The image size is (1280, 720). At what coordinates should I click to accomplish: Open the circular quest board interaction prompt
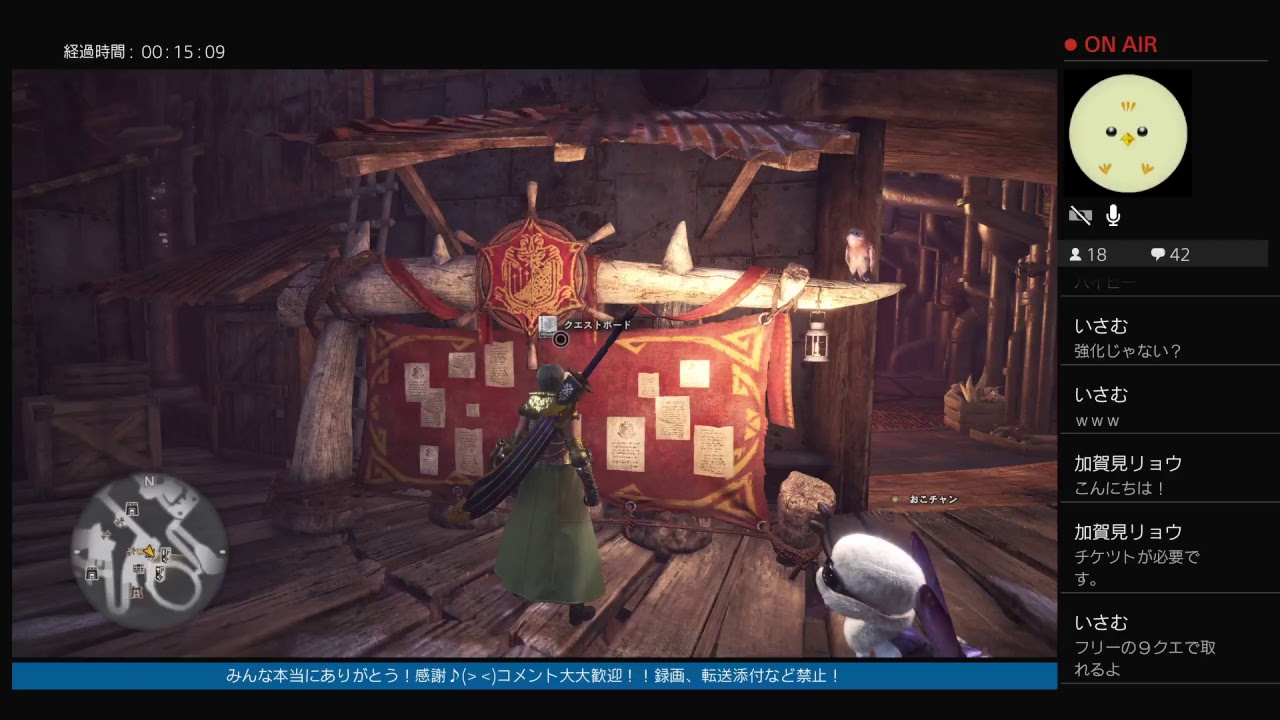[x=561, y=340]
